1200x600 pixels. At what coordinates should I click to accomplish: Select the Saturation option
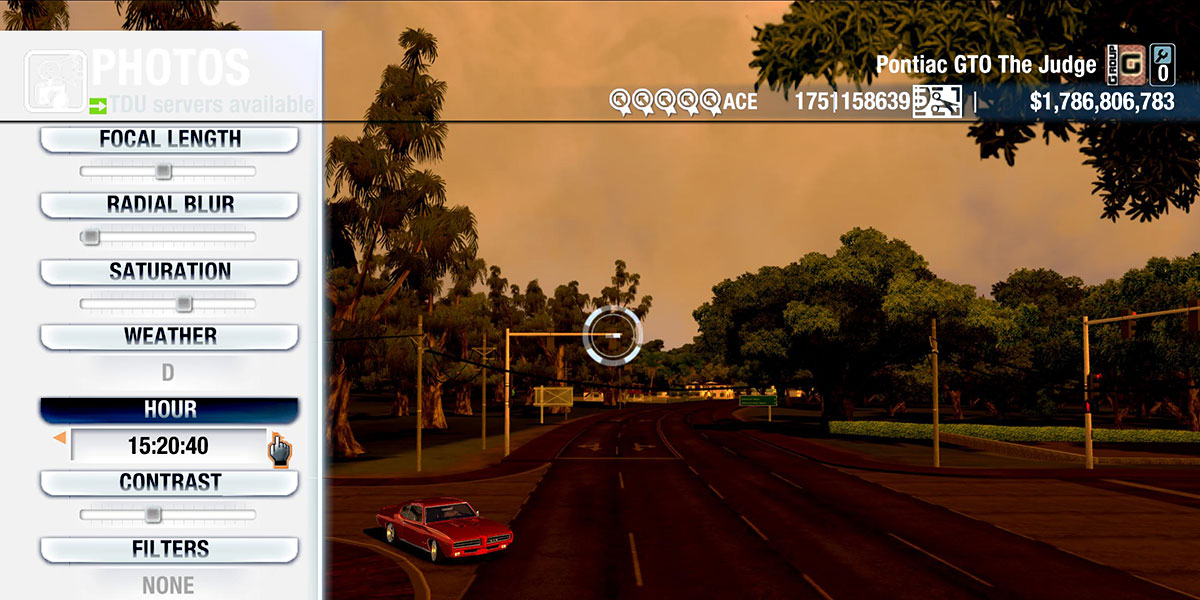[x=169, y=272]
